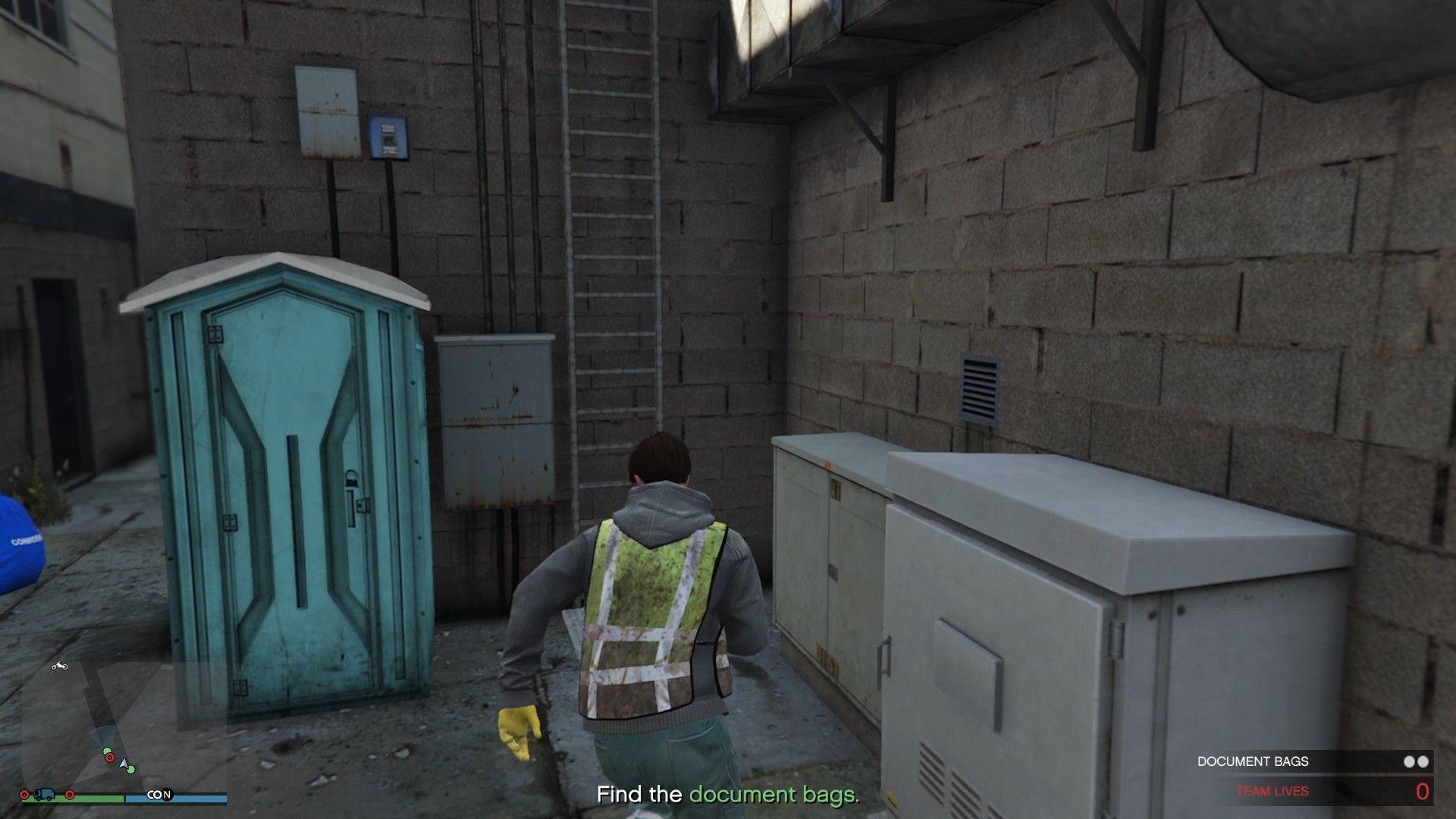Click the second red blip on the health bar row

71,795
